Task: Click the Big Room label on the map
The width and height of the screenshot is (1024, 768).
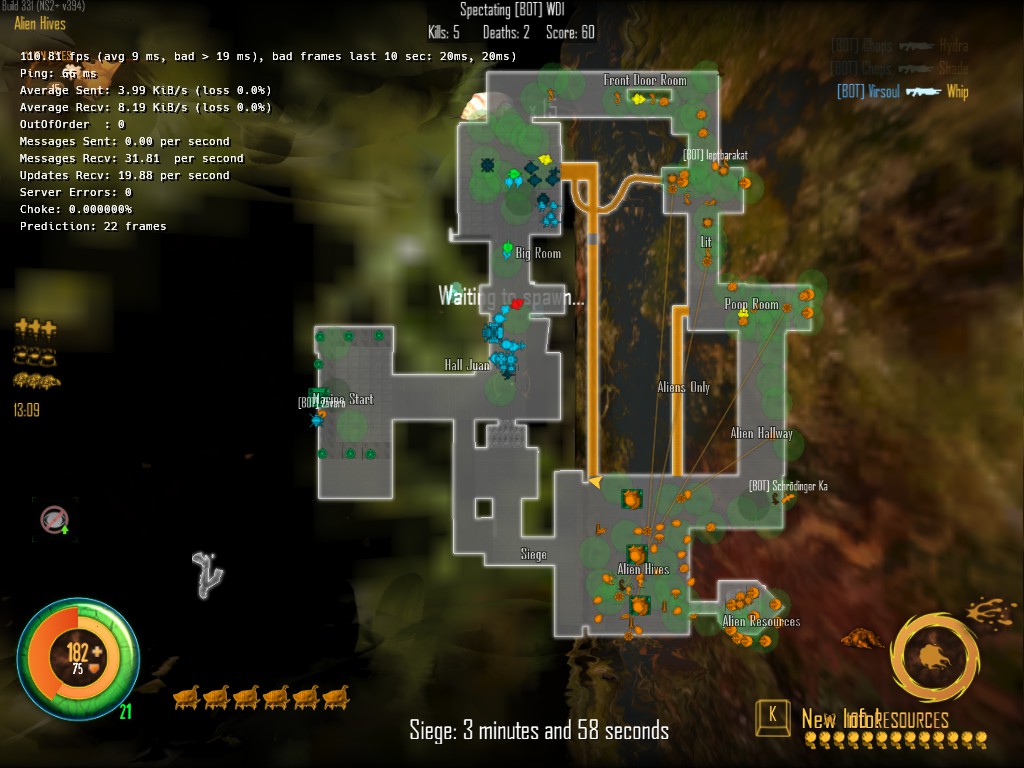Action: tap(538, 254)
